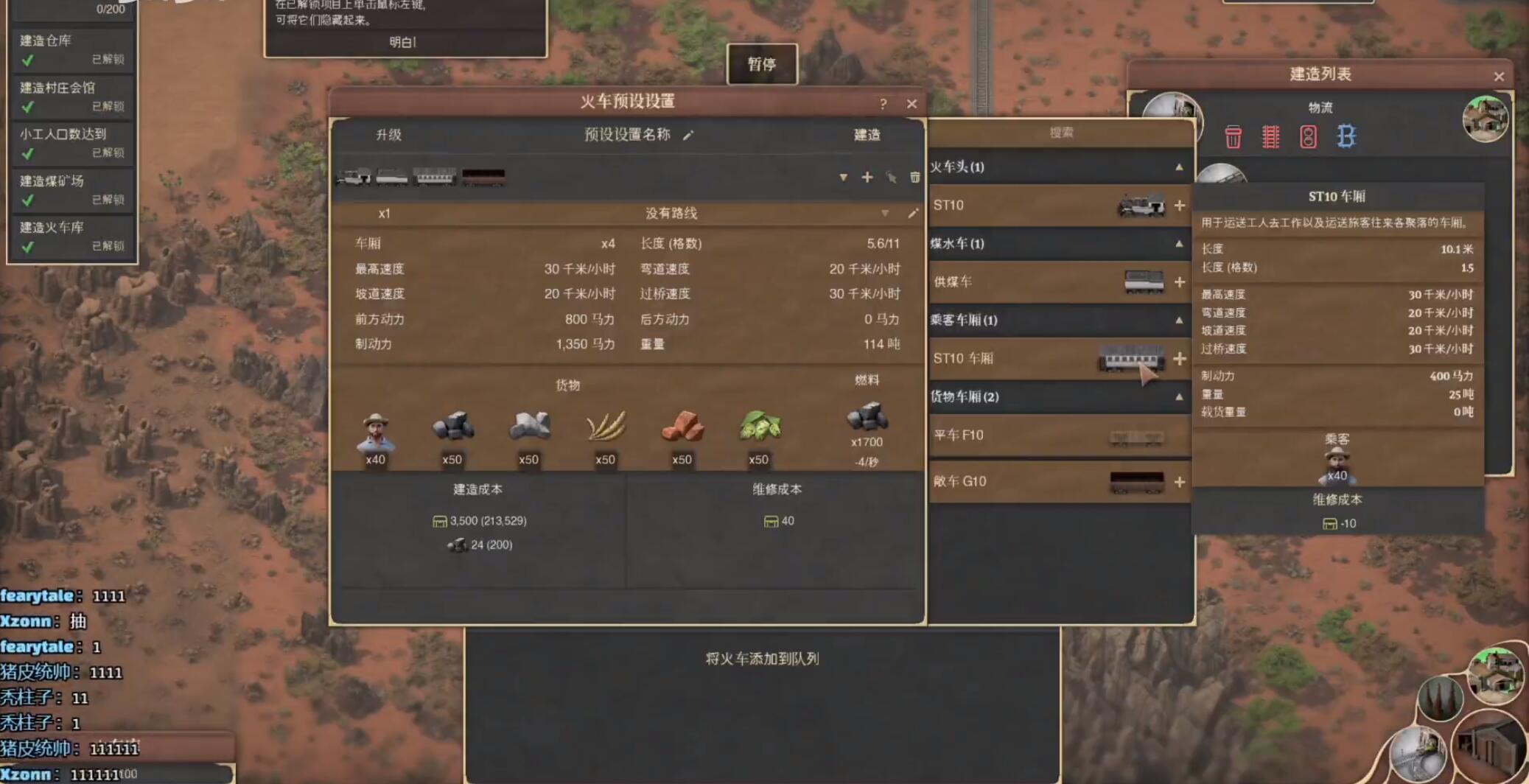
Task: Click the plus to add ST10 车厢 to train
Action: (1180, 360)
